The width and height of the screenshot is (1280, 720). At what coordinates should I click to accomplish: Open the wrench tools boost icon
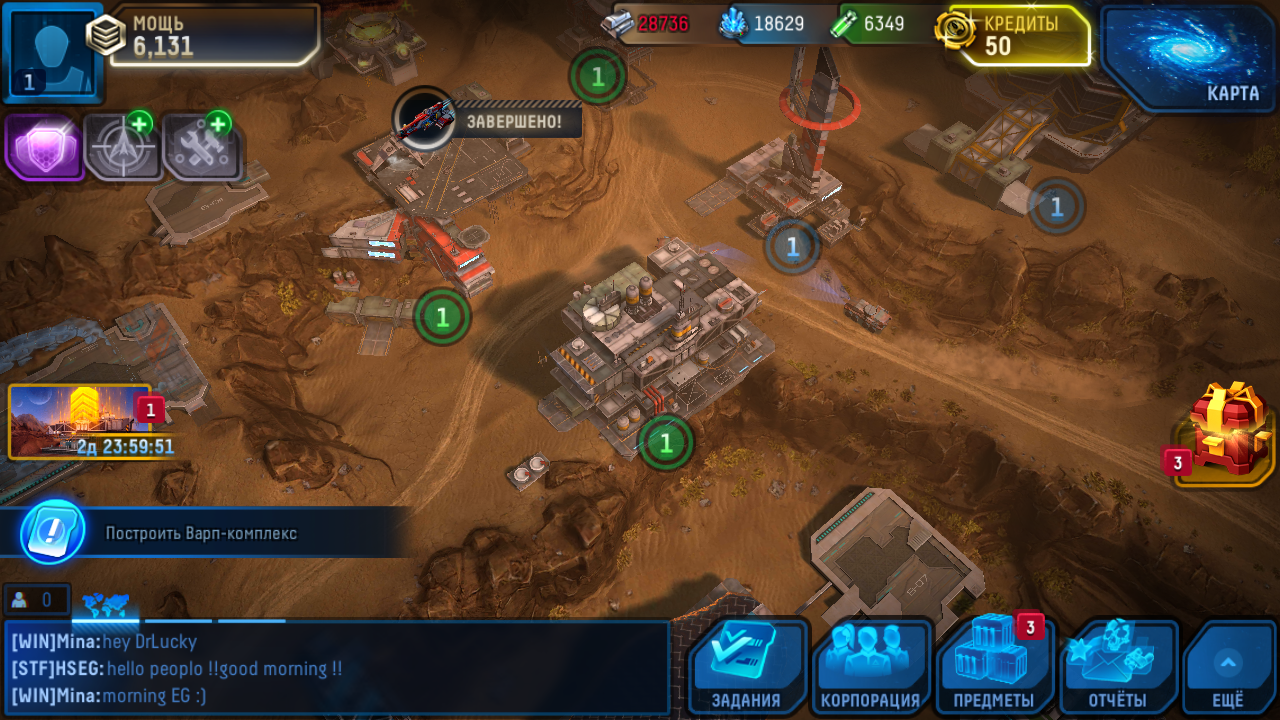tap(201, 147)
